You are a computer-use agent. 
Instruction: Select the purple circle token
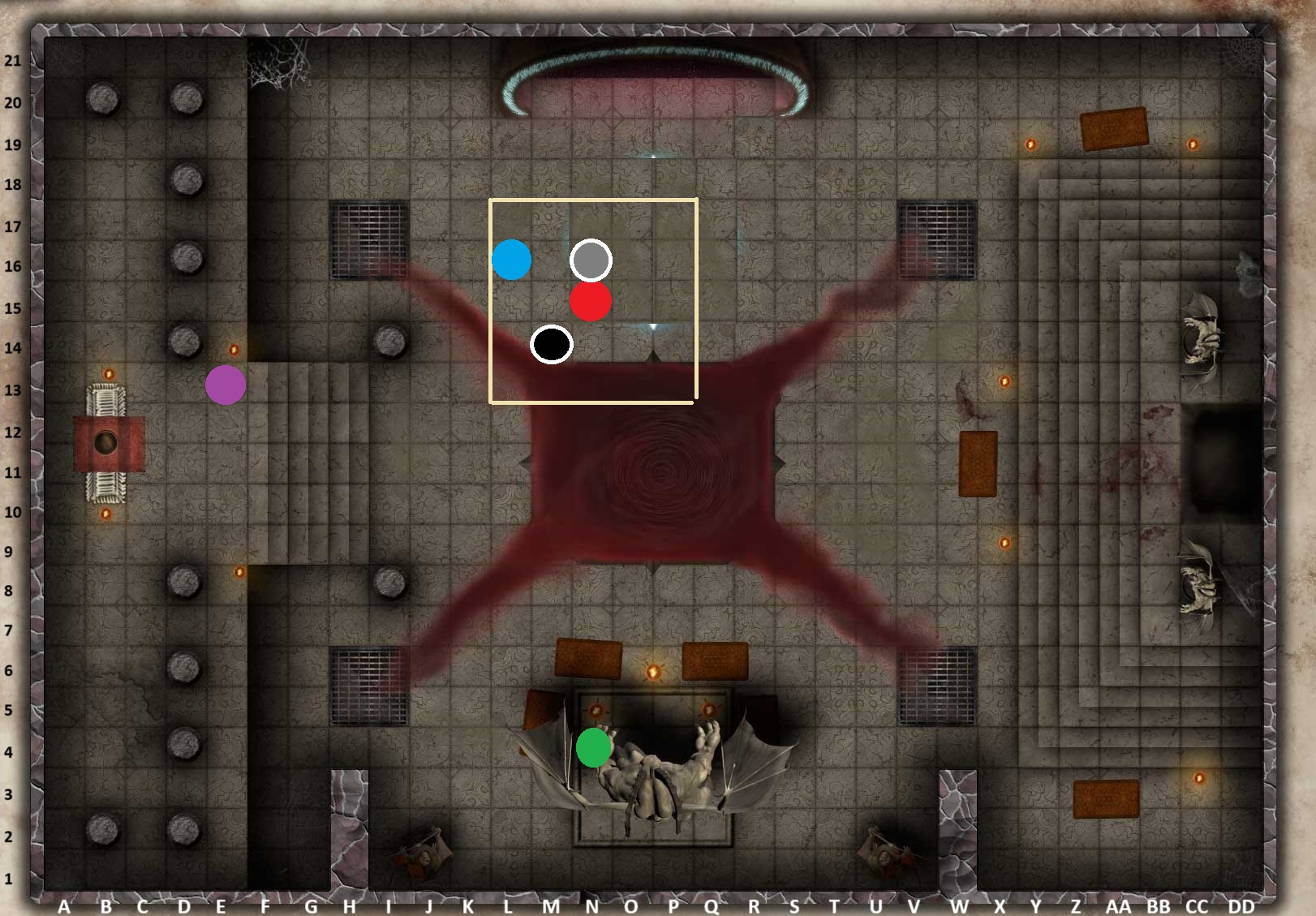tap(226, 385)
